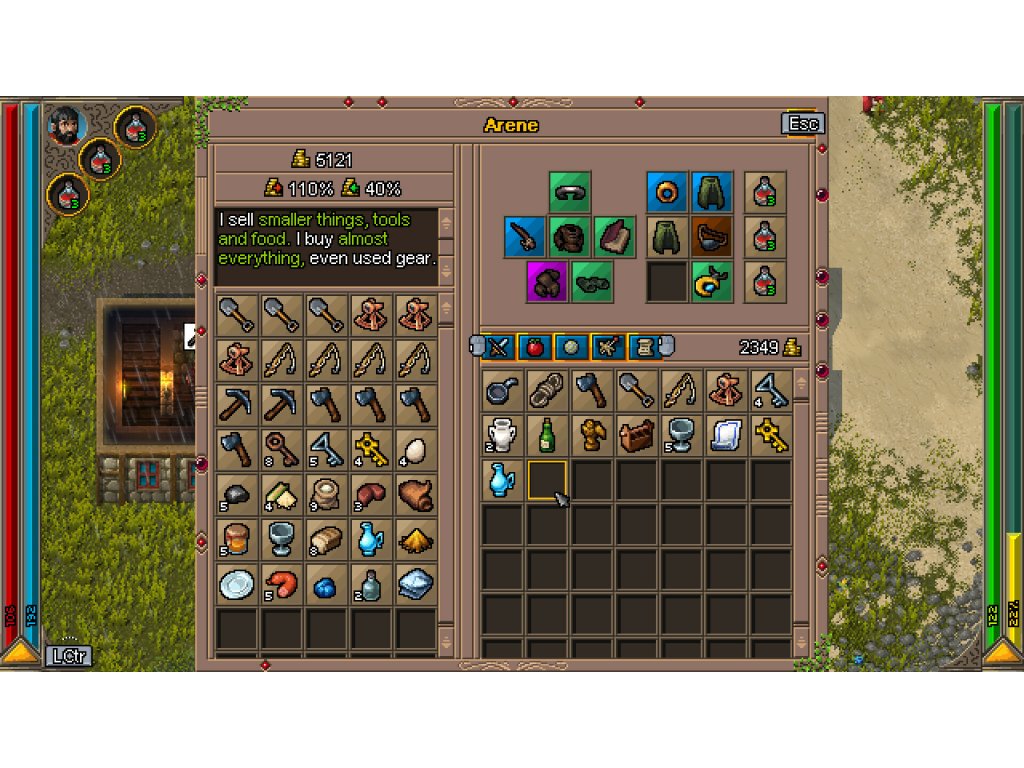Select the equipped wooden club weapon

click(524, 237)
